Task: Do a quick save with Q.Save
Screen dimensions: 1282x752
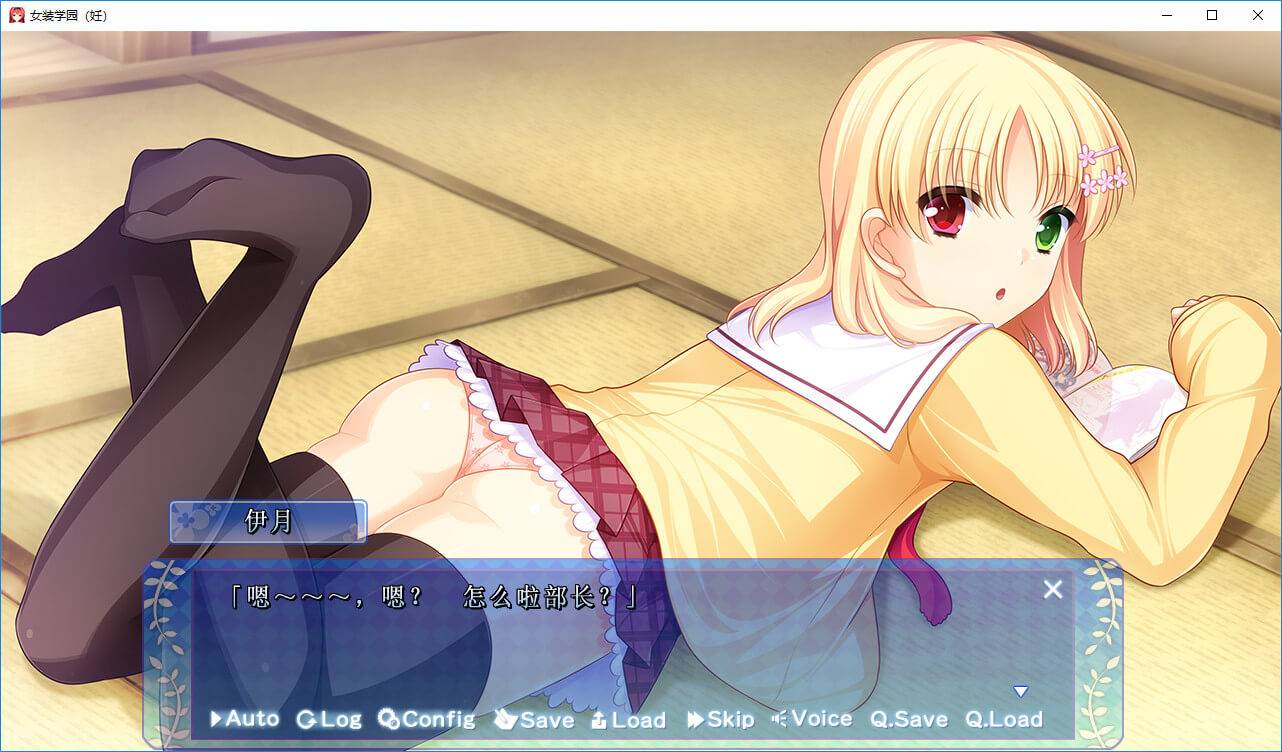Action: click(x=908, y=719)
